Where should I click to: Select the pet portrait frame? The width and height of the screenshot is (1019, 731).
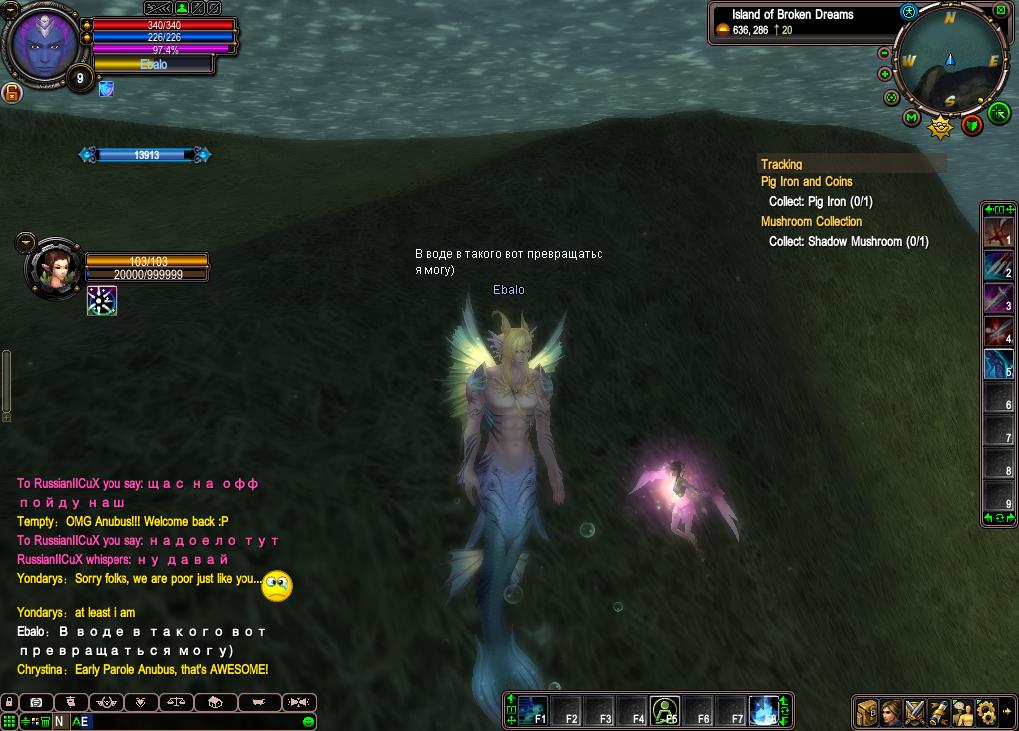coord(54,268)
